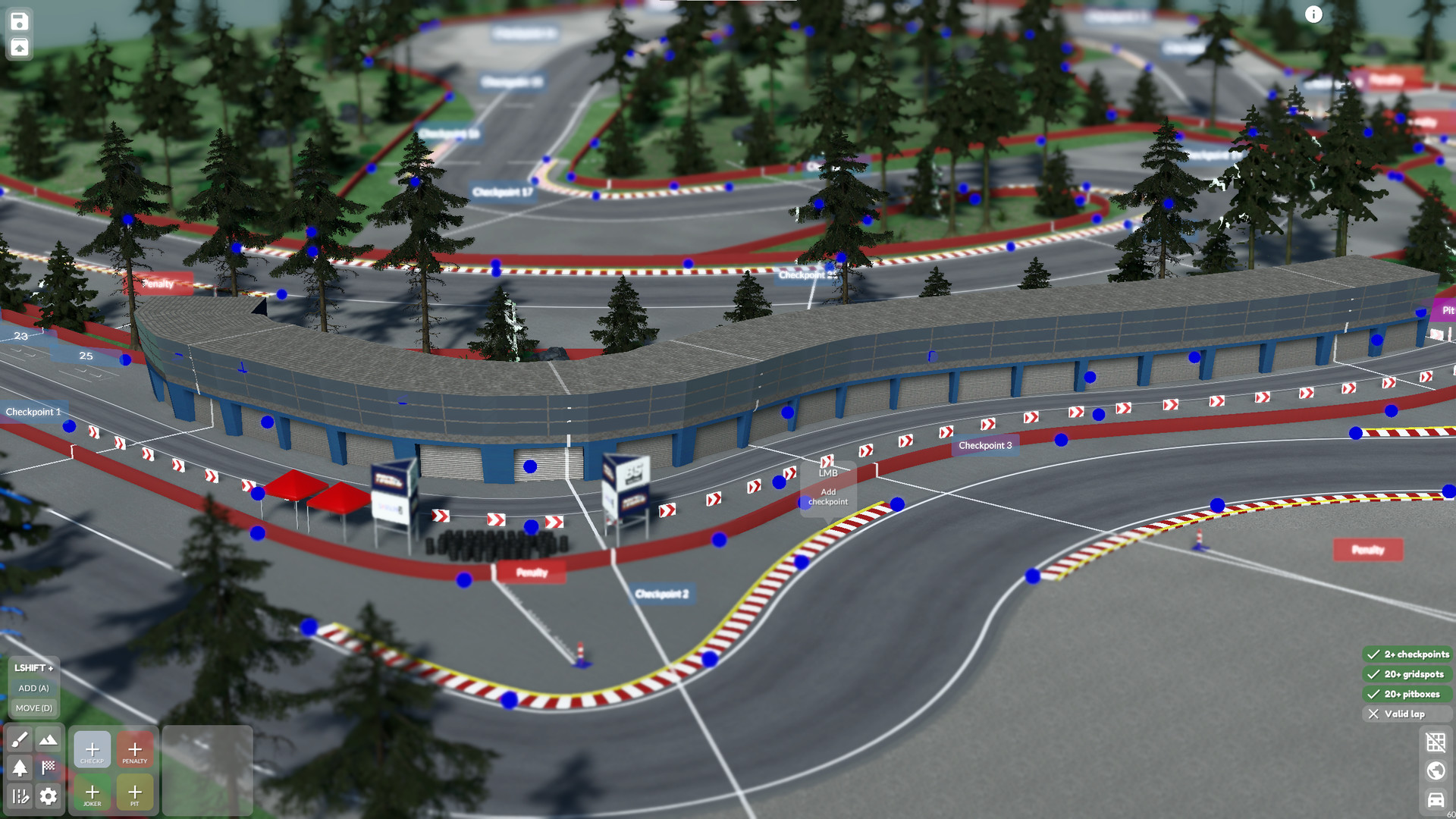
Task: Create a penalty zone with the PENALTY button
Action: (135, 749)
